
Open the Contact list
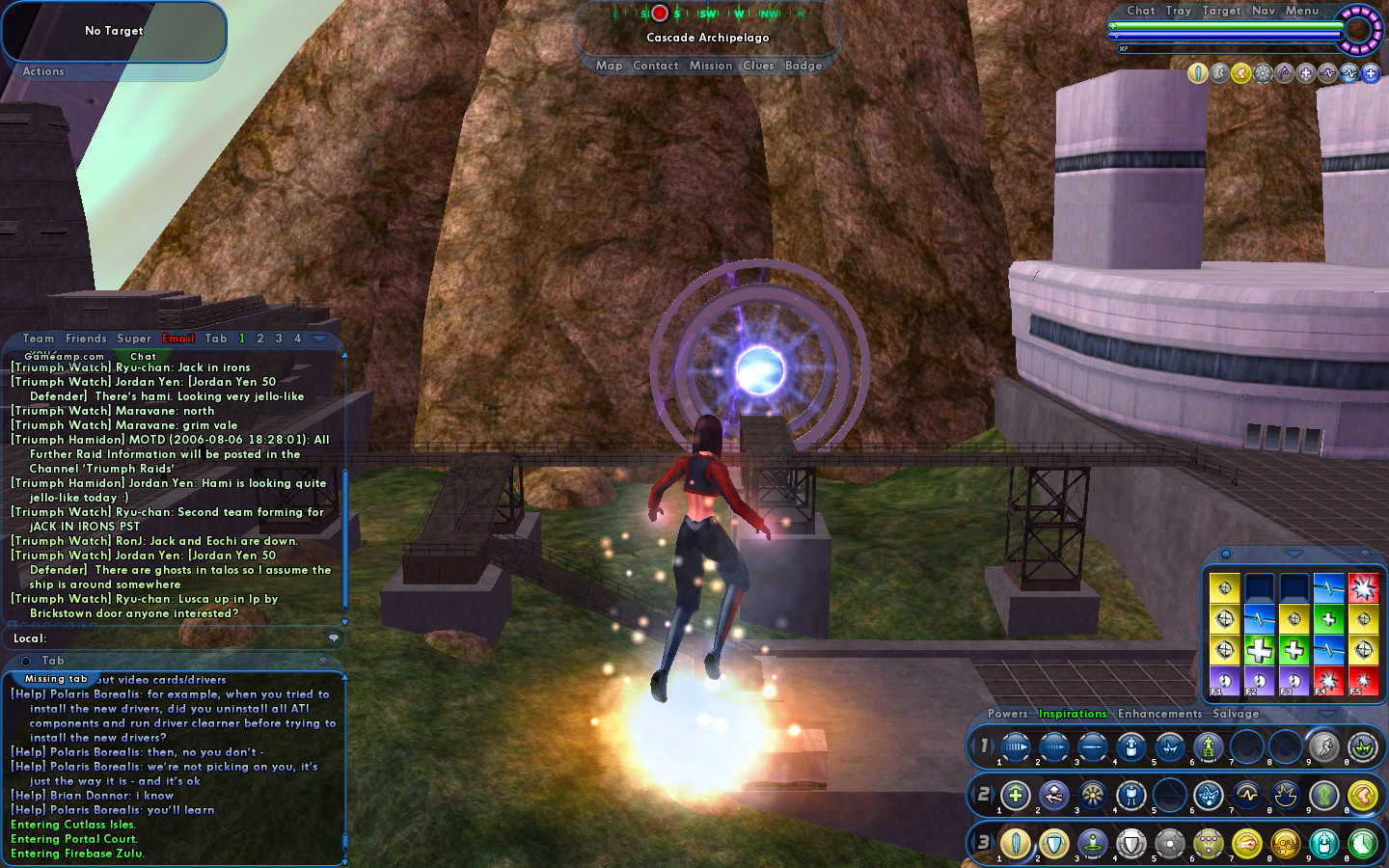[x=656, y=66]
